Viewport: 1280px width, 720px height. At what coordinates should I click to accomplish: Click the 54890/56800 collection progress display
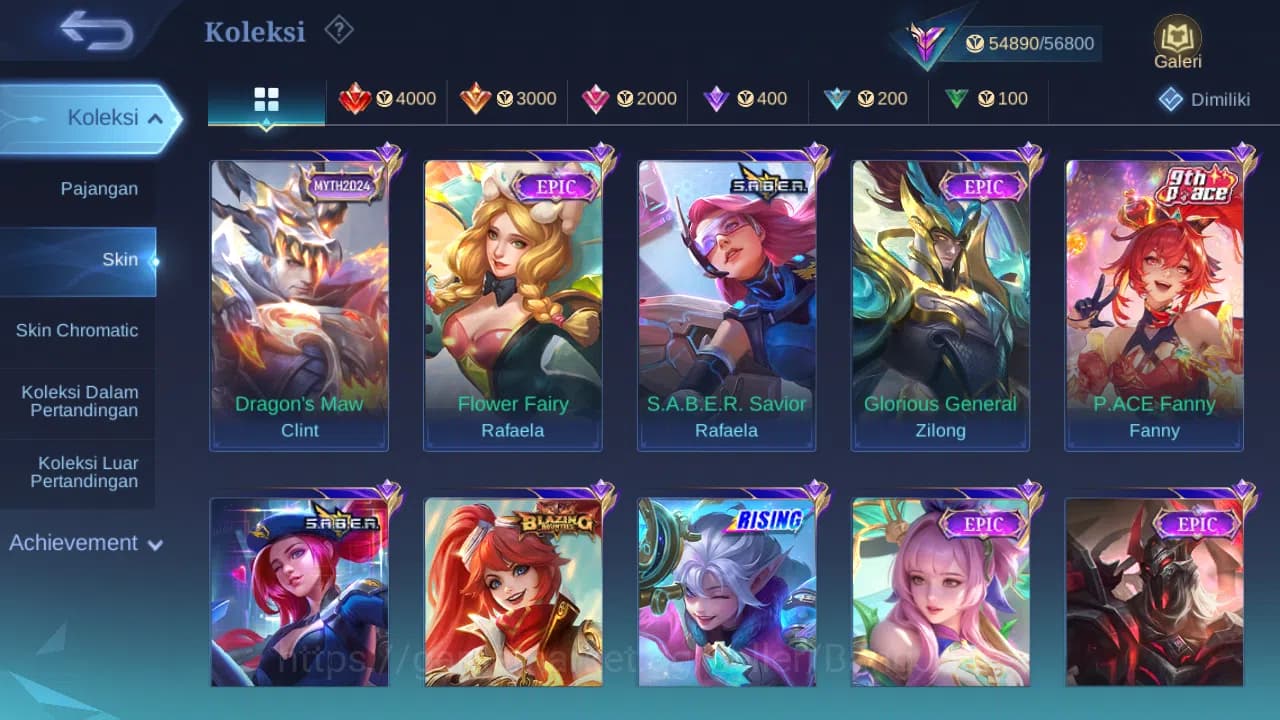tap(1030, 43)
